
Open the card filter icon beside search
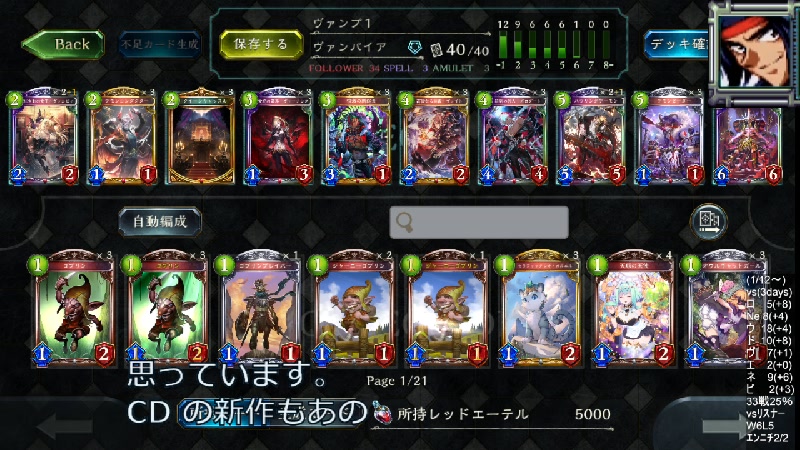click(708, 220)
